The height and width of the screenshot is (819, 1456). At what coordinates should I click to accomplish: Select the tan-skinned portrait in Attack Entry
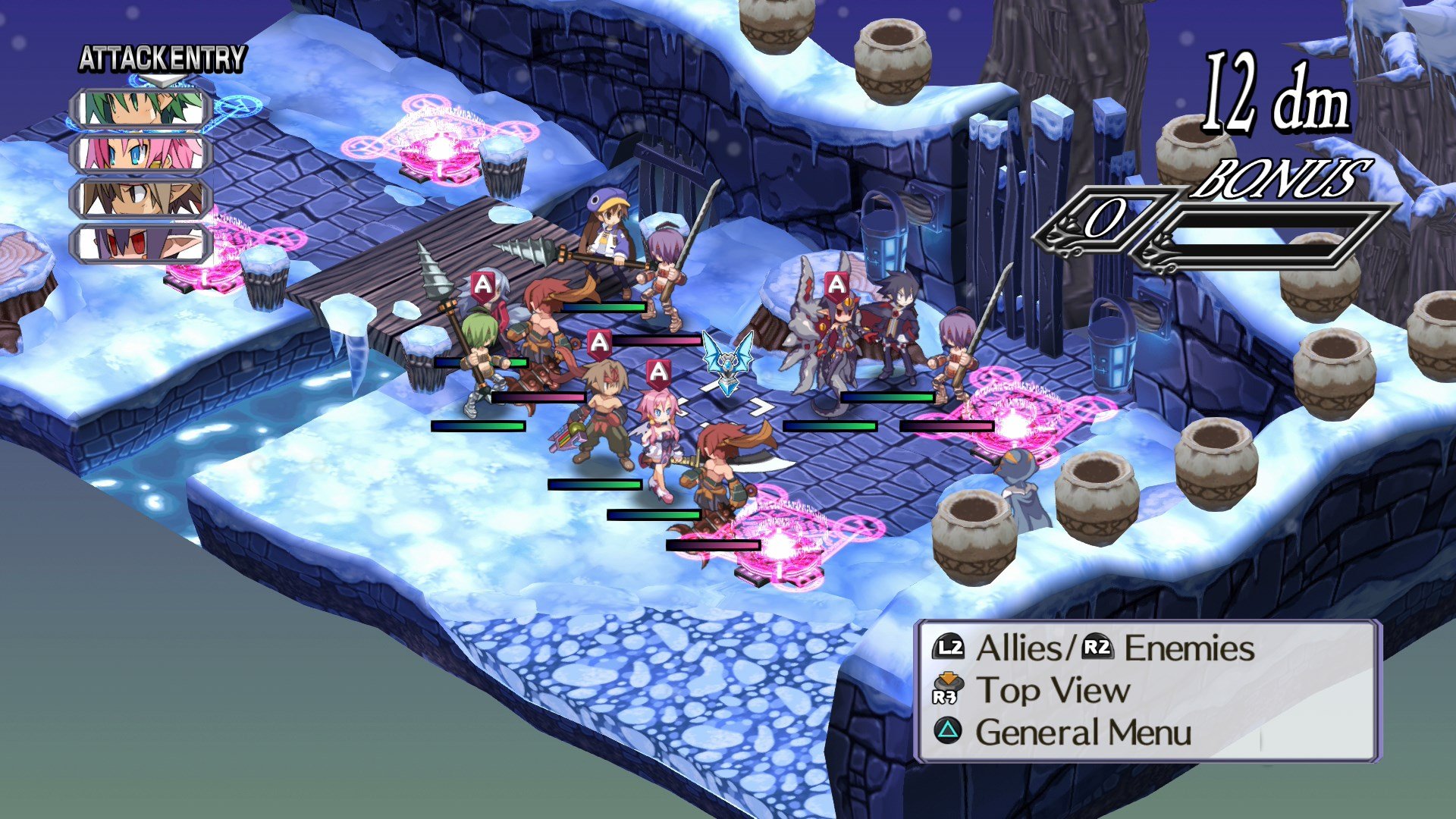click(x=142, y=197)
